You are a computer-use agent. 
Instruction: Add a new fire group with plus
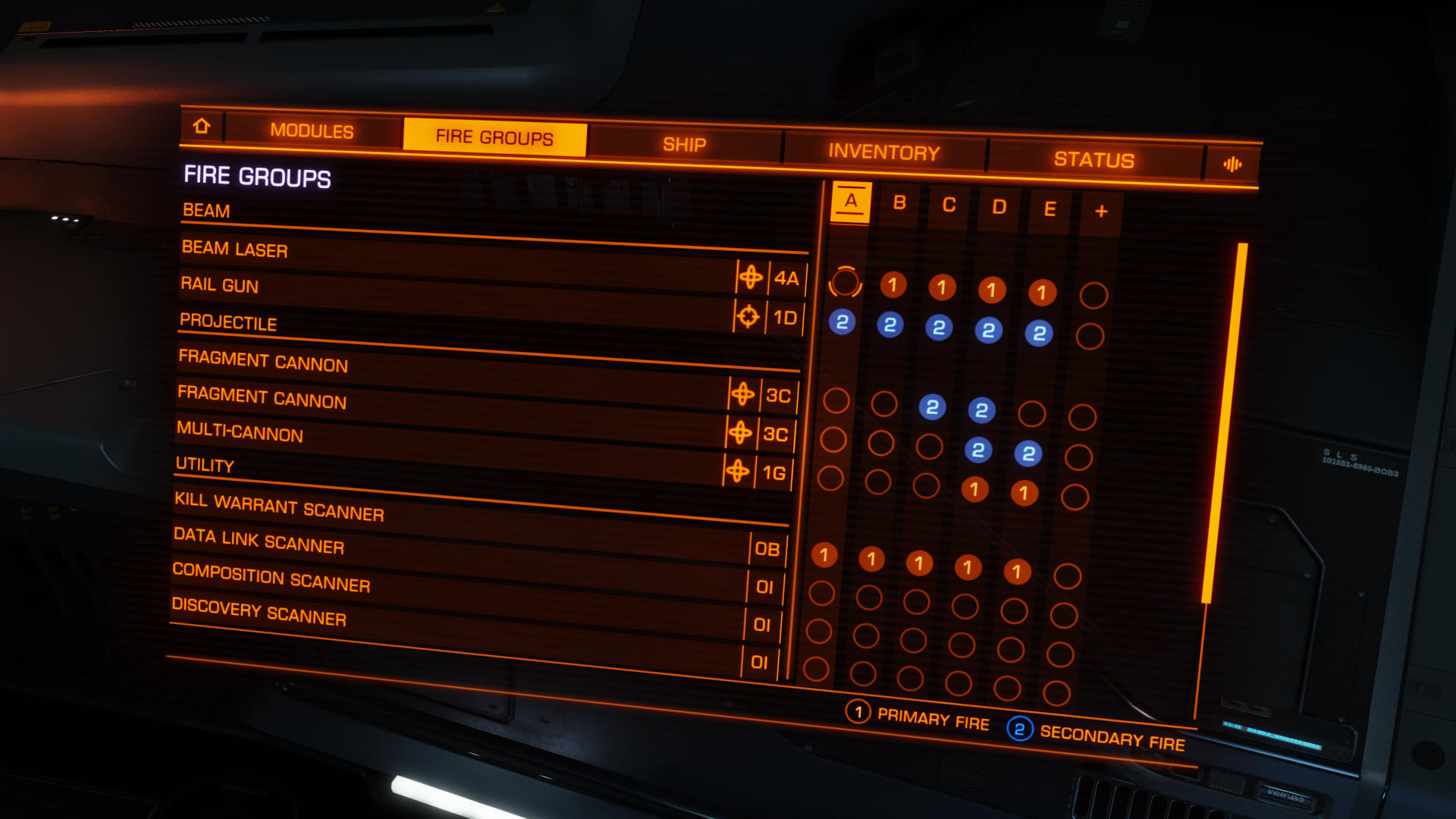click(1101, 212)
